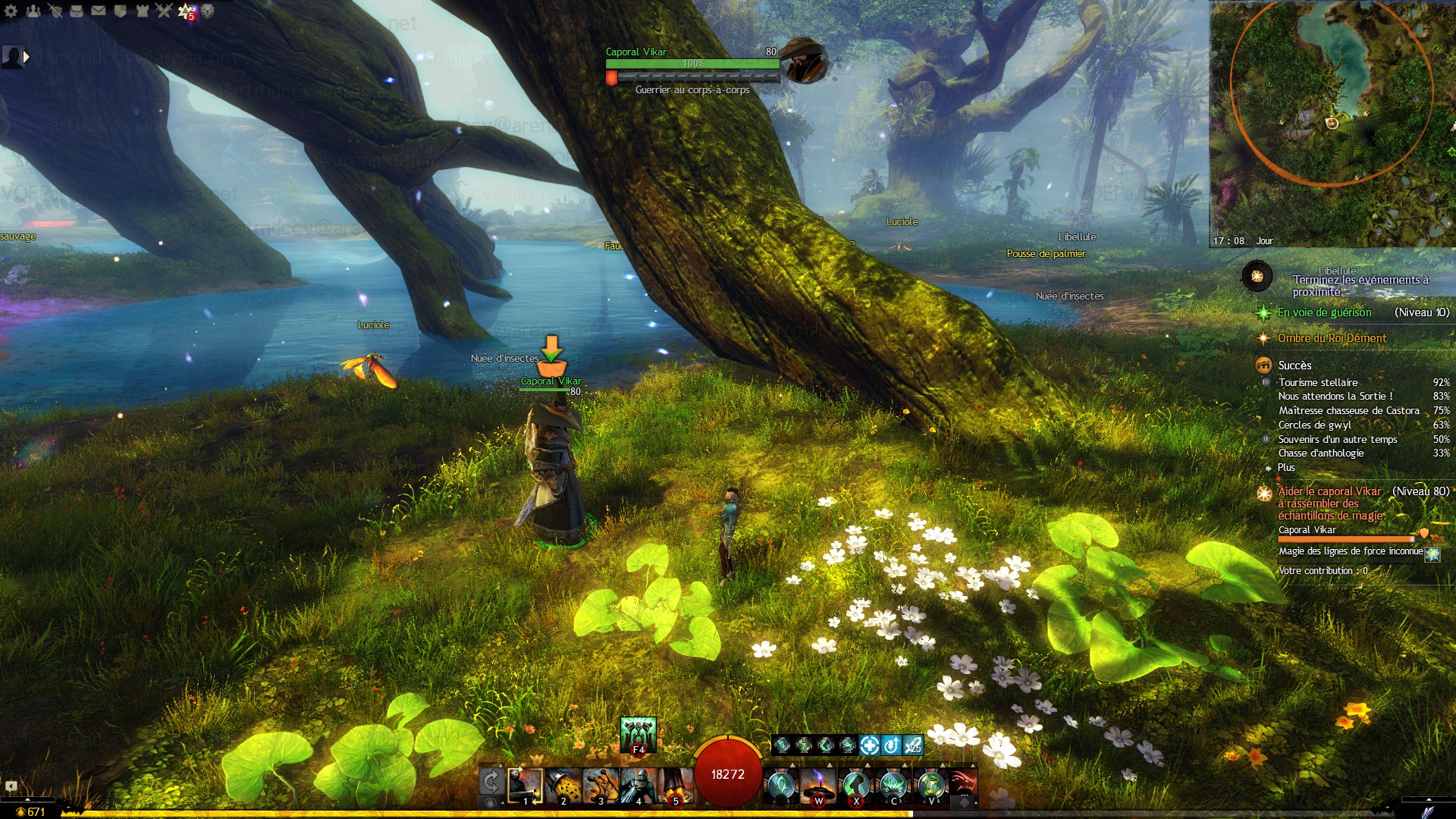Open the Black Lion trading post lion icon
1456x819 pixels.
[207, 11]
